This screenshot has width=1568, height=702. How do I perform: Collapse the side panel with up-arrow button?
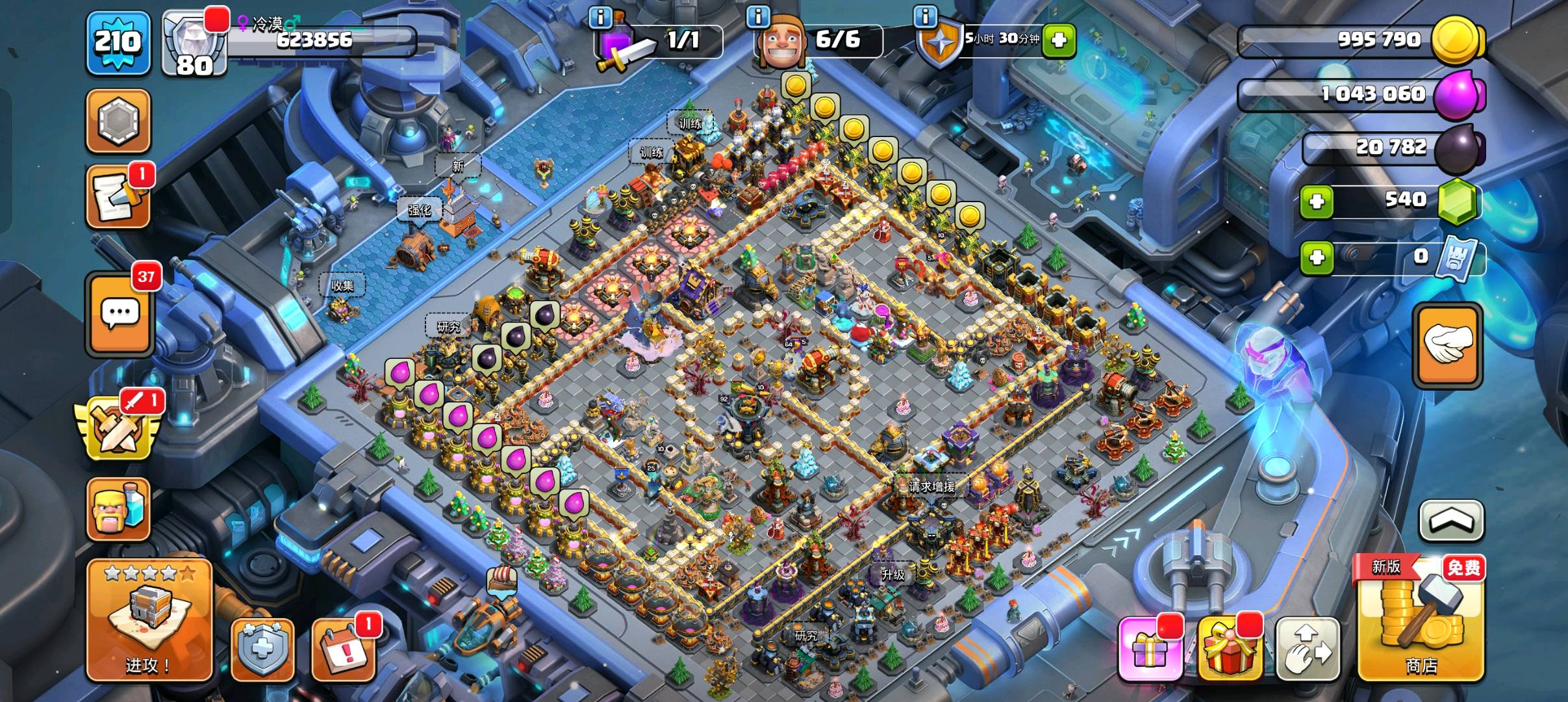point(1452,521)
